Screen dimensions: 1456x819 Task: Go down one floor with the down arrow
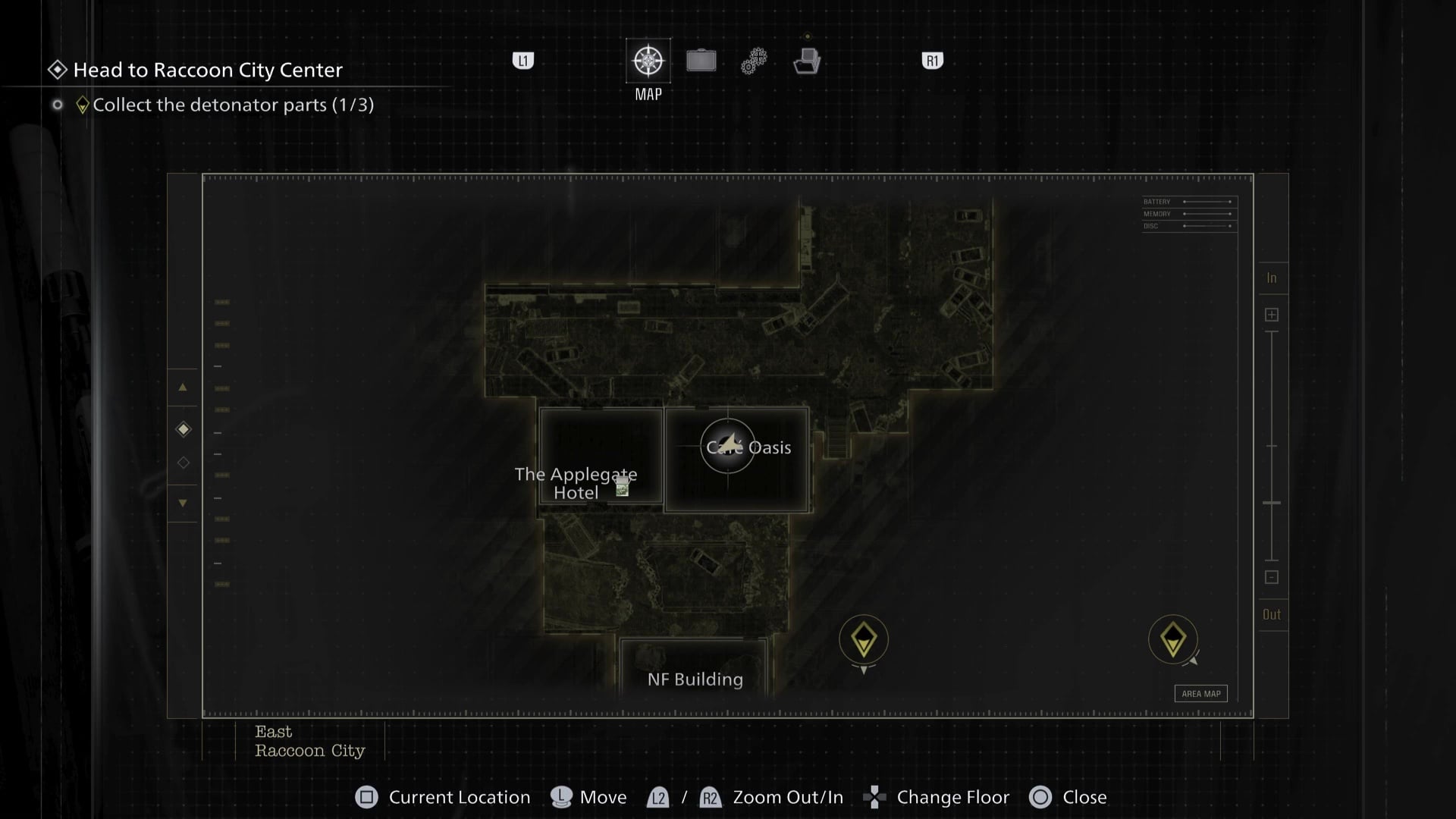[x=183, y=503]
